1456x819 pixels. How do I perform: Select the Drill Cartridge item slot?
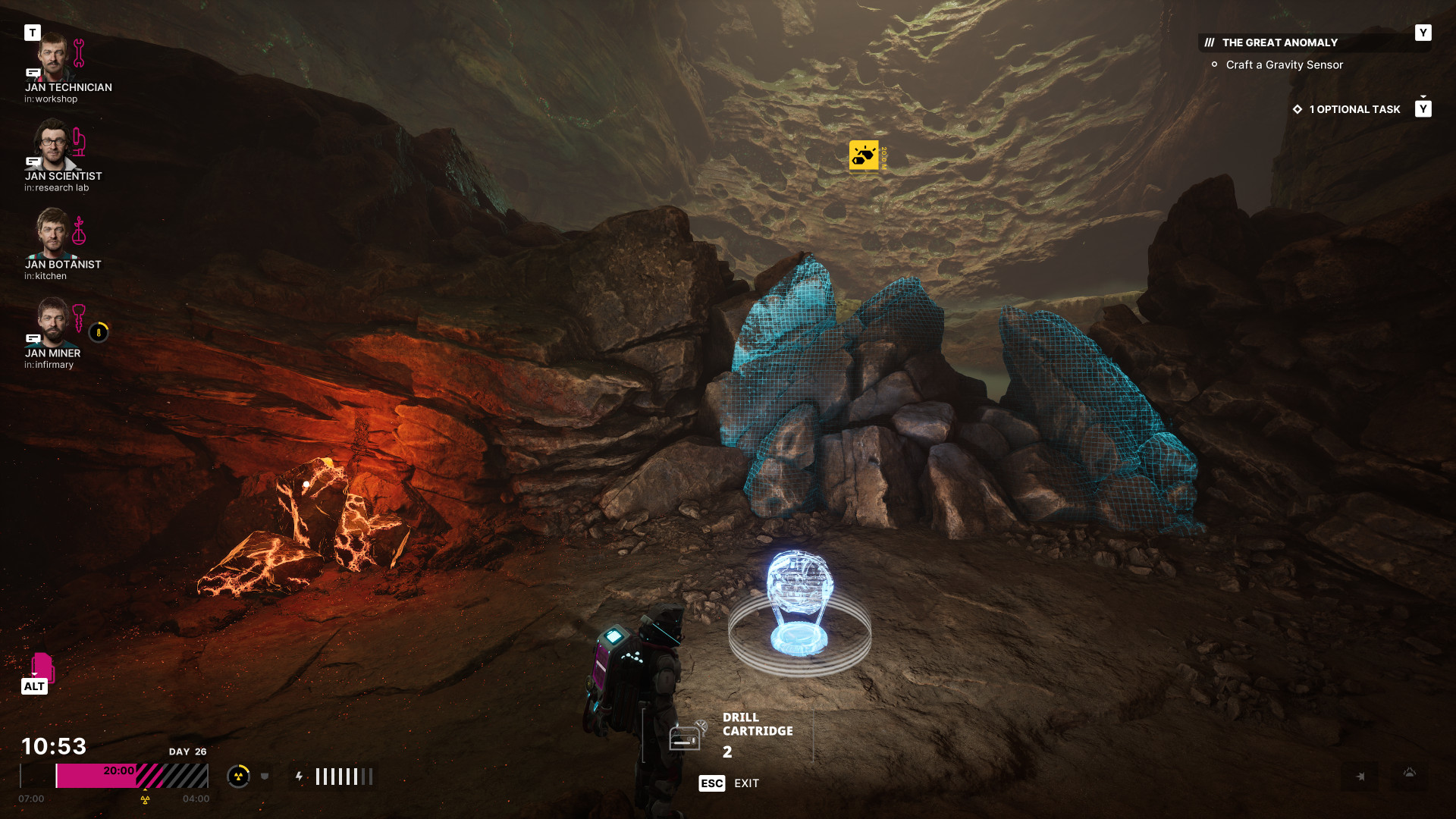click(x=728, y=736)
